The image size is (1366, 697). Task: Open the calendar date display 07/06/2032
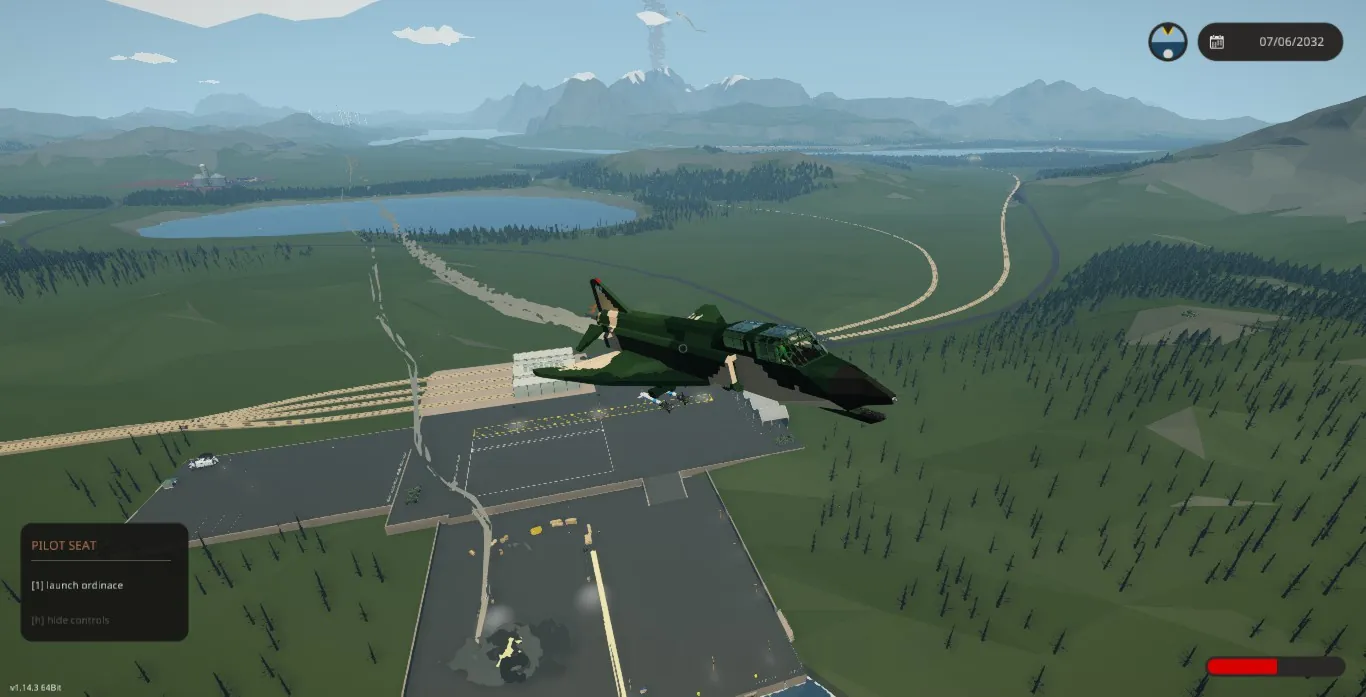(x=1270, y=42)
